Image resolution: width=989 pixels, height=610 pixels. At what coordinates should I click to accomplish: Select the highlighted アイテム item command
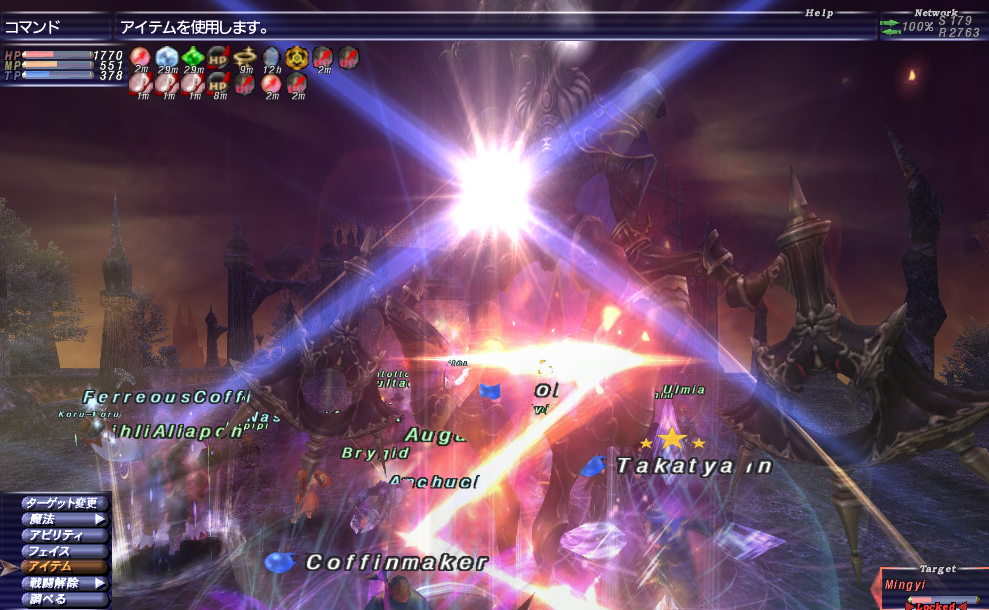(x=61, y=567)
